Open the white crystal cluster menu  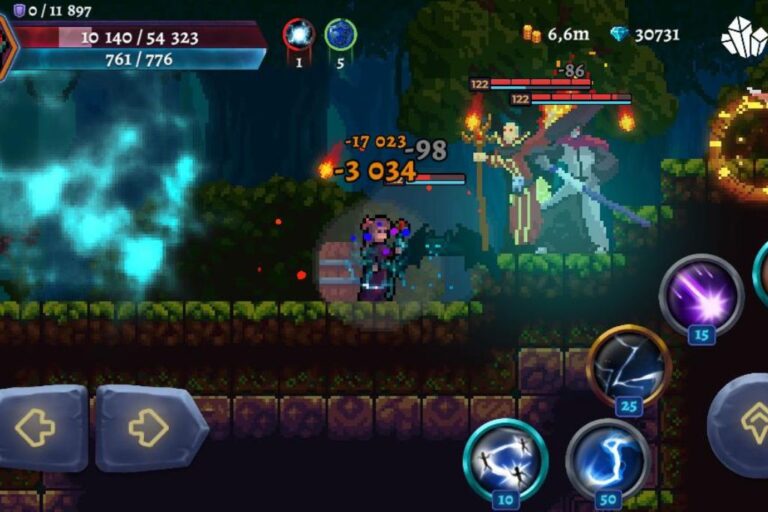743,37
